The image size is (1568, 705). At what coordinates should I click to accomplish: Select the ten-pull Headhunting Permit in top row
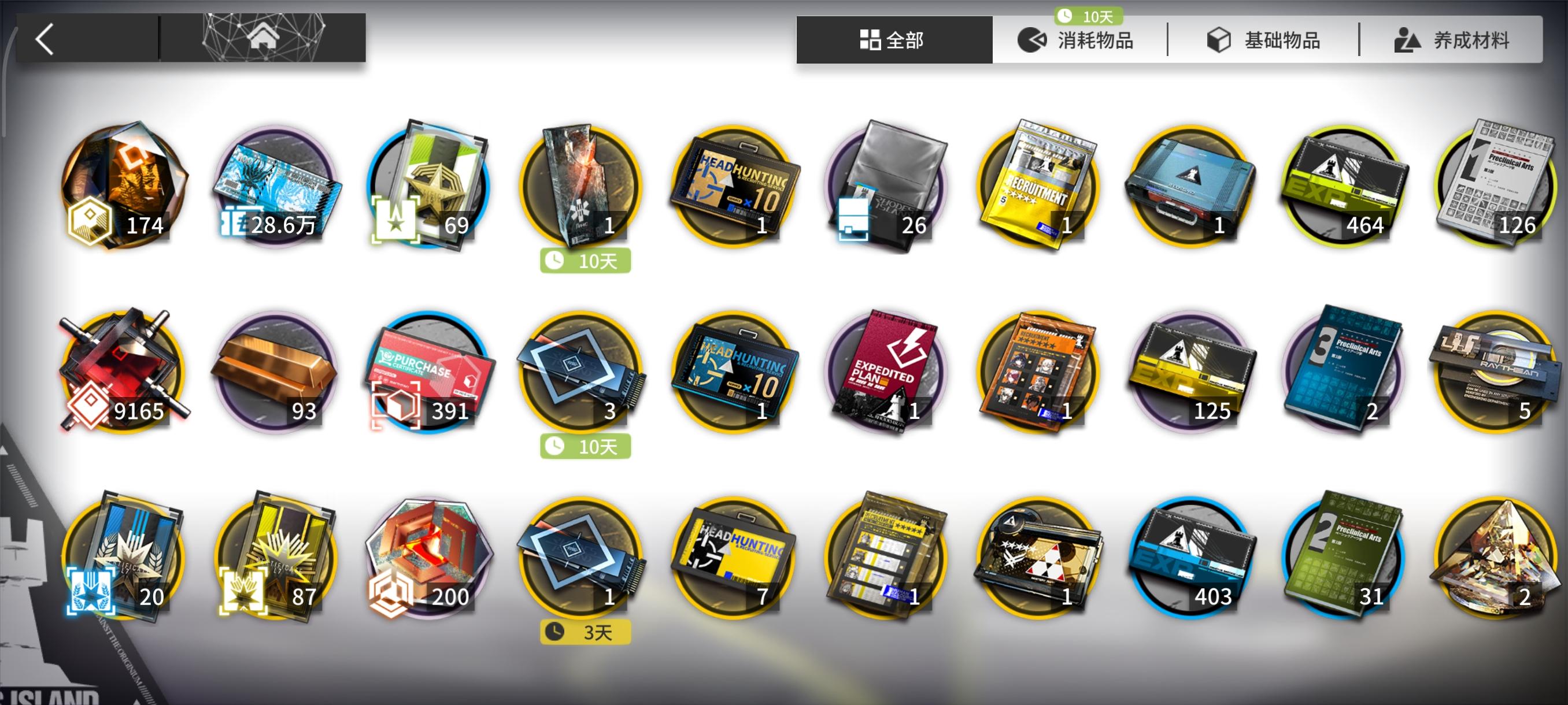[x=734, y=188]
